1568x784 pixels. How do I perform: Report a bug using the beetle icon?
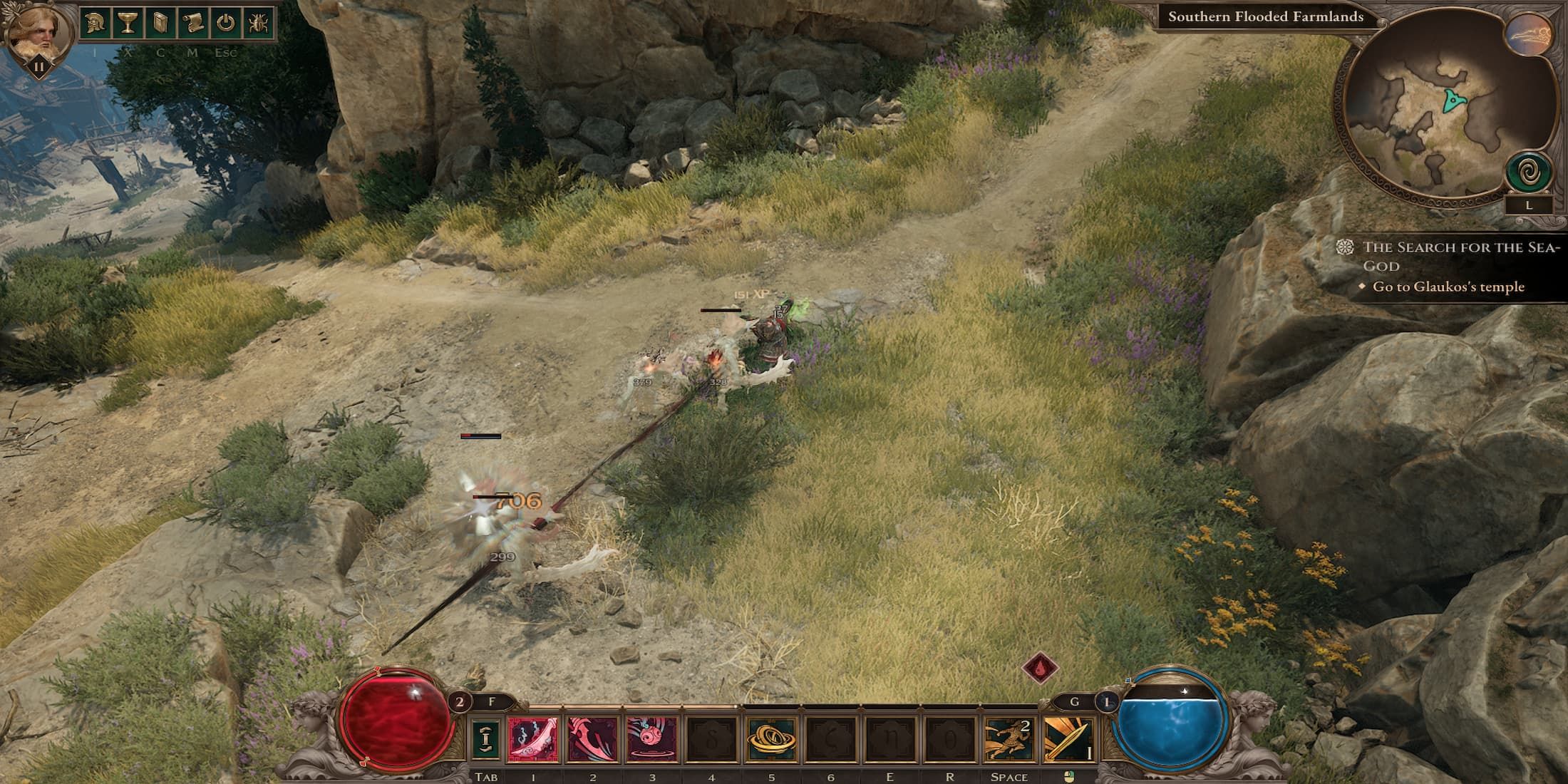pos(260,21)
